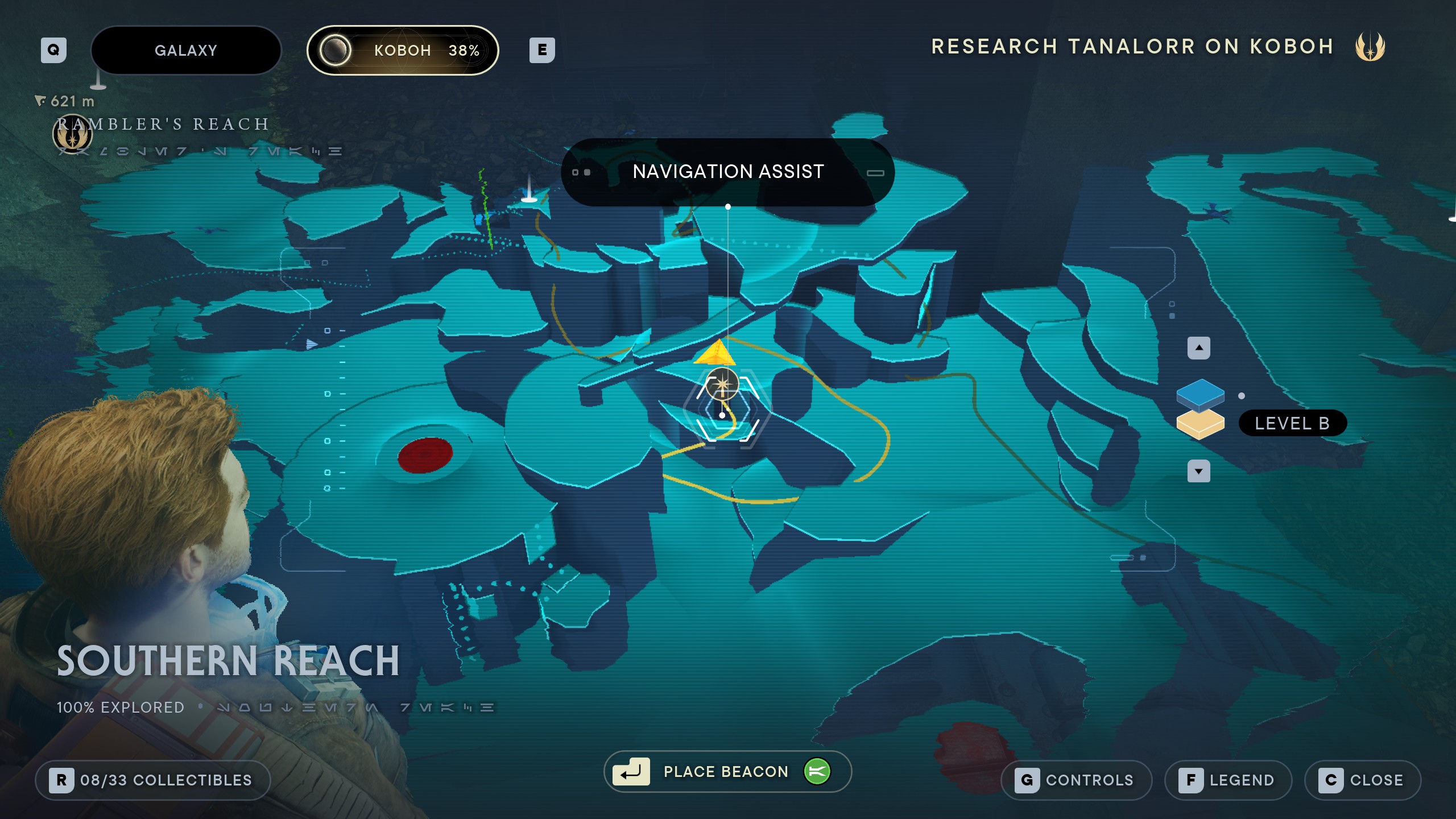Move up one map level
Screen dimensions: 1456x819
point(1198,348)
